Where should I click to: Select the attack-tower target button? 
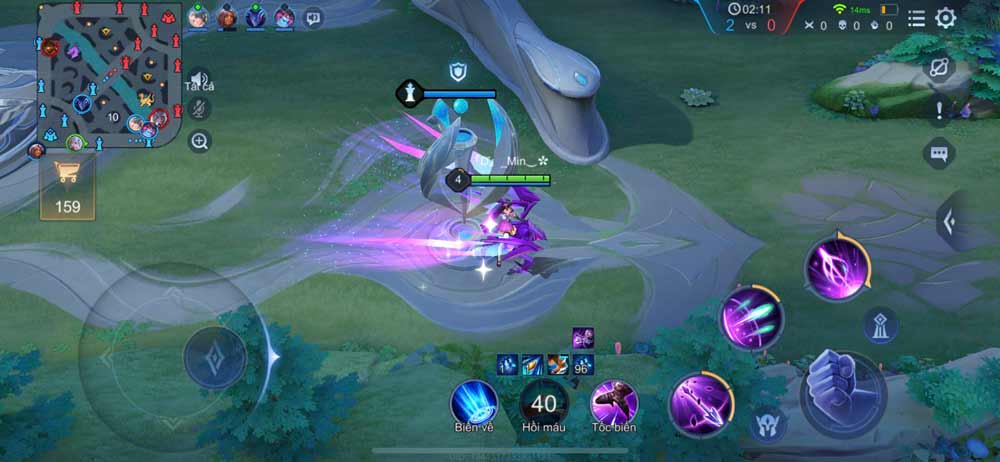point(880,325)
